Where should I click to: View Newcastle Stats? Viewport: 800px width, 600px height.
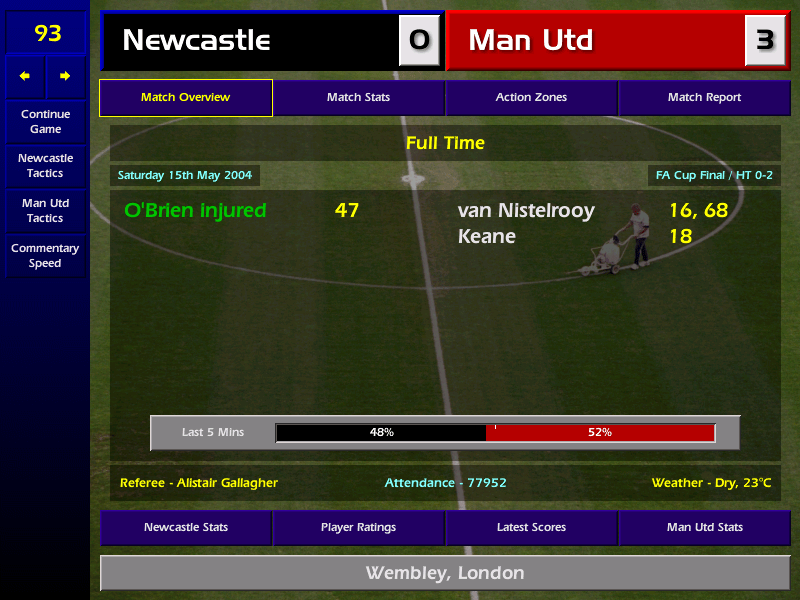tap(186, 527)
